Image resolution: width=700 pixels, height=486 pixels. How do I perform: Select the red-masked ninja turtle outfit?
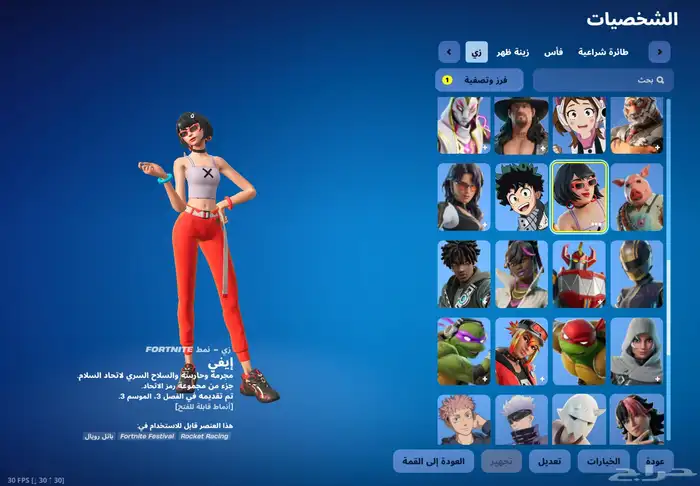[579, 351]
